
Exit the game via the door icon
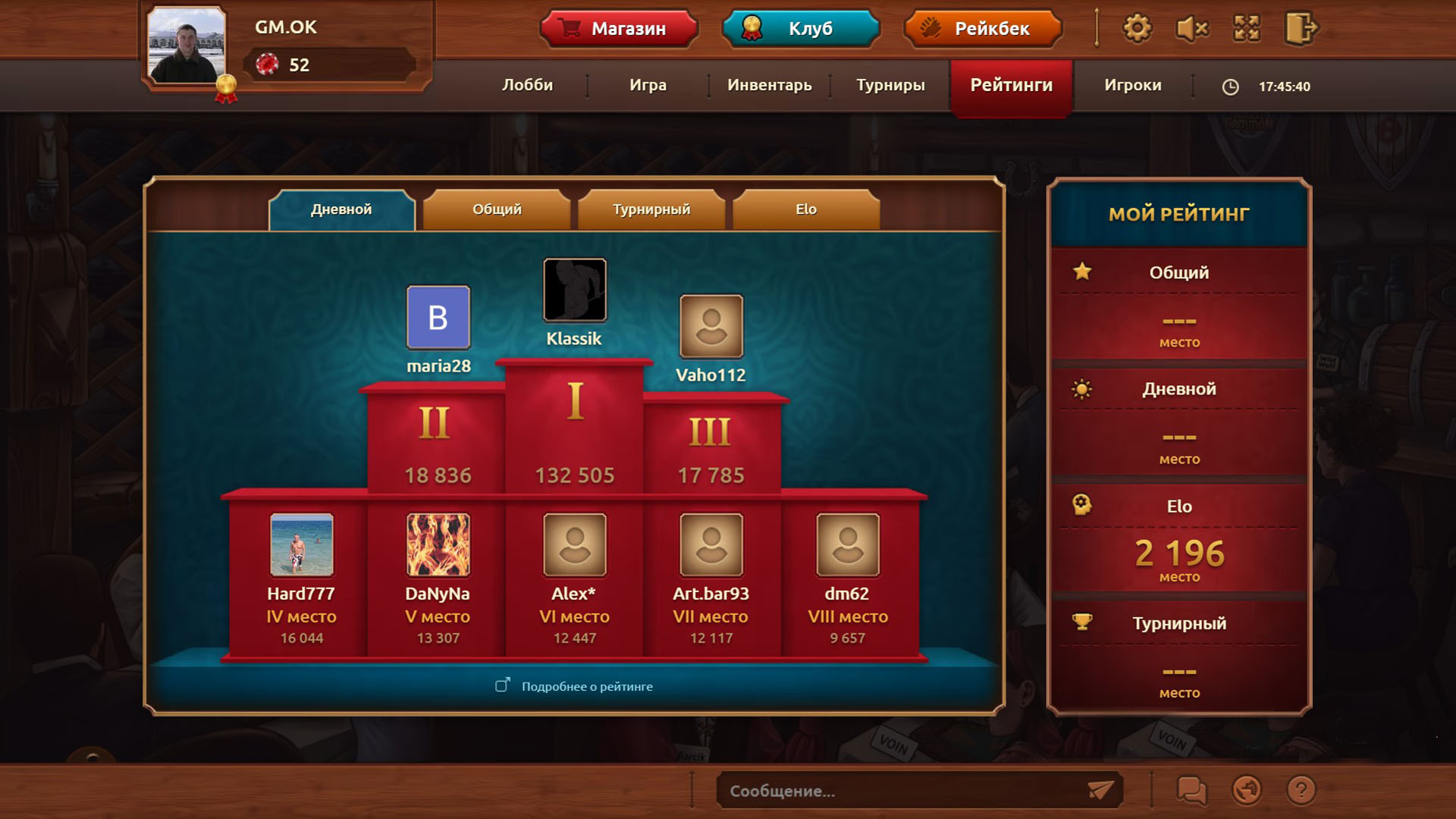pos(1301,28)
